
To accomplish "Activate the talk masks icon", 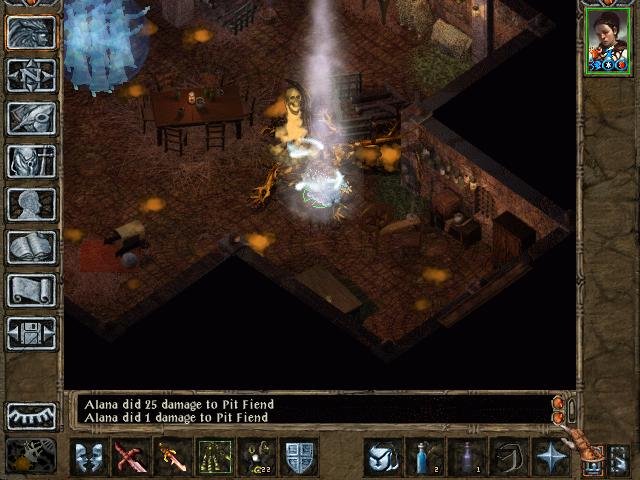I will click(90, 457).
